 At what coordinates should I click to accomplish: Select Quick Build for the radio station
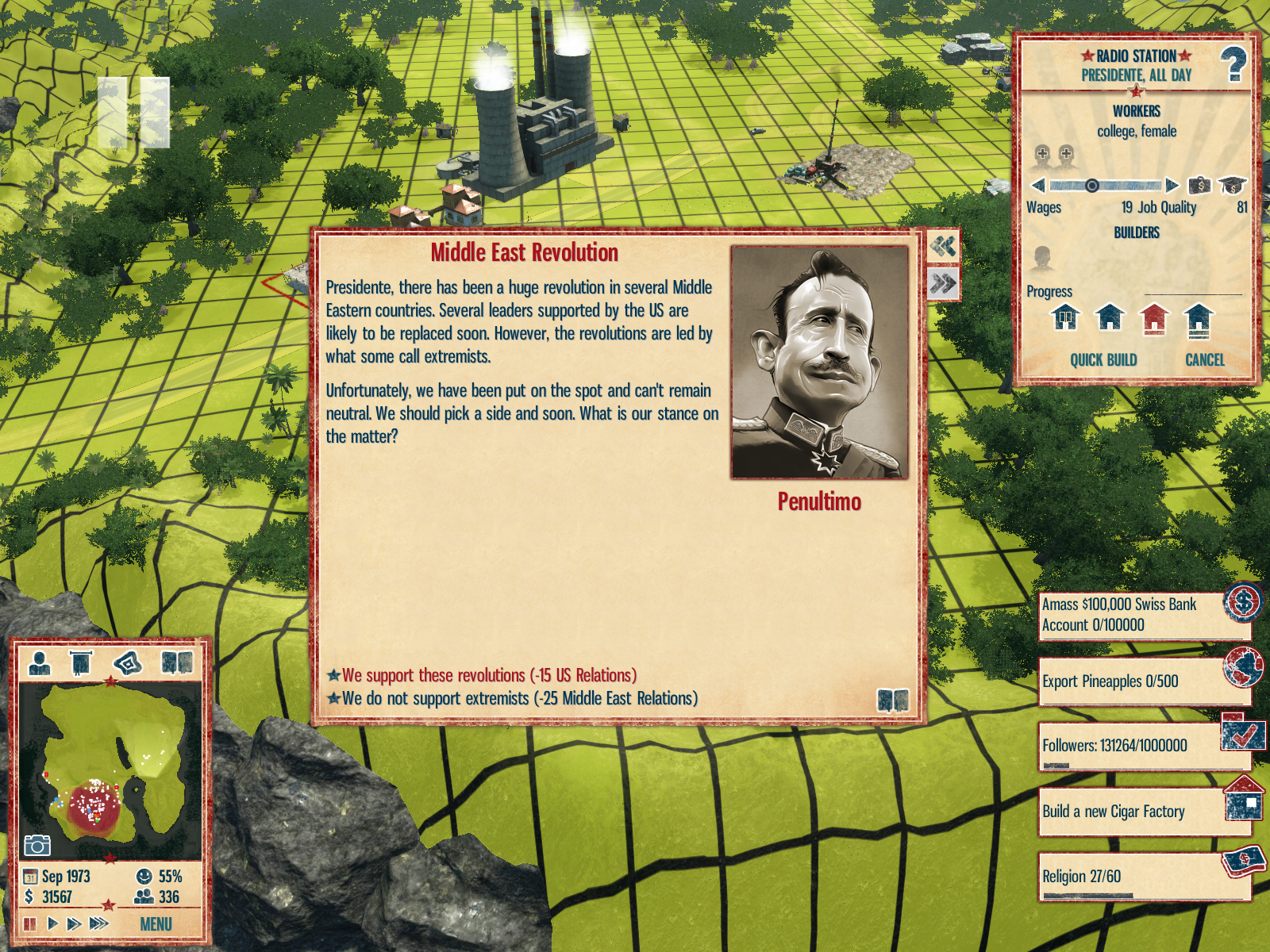point(1103,360)
